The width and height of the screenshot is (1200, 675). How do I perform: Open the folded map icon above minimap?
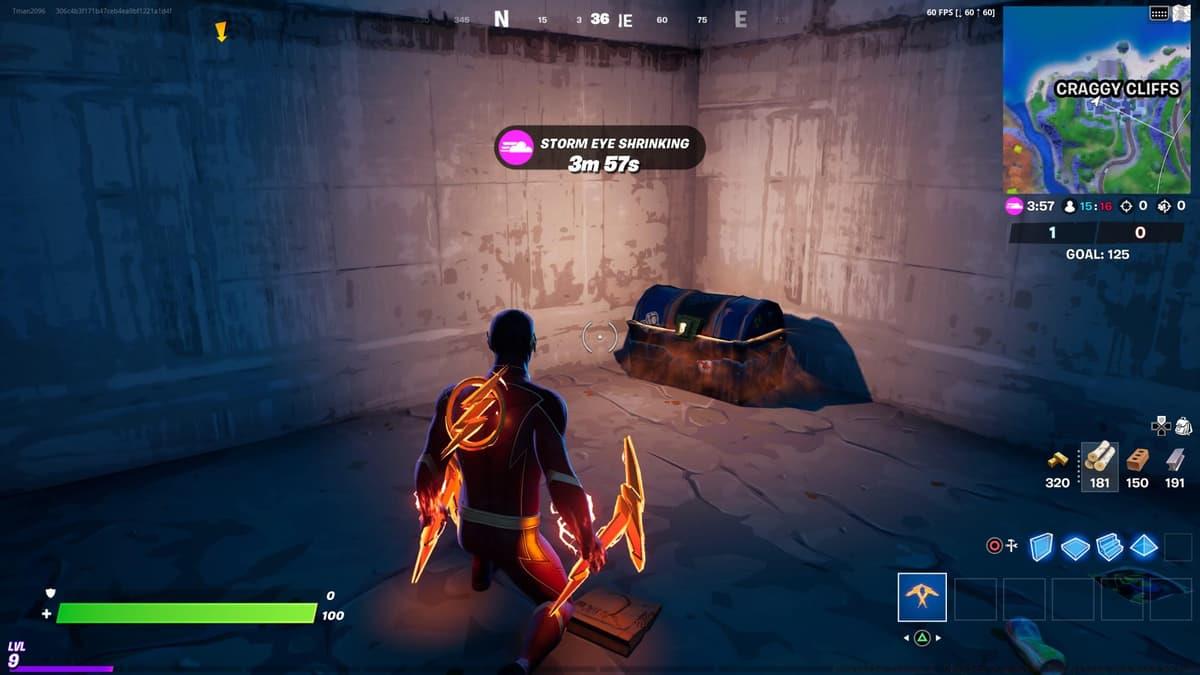(x=1181, y=13)
